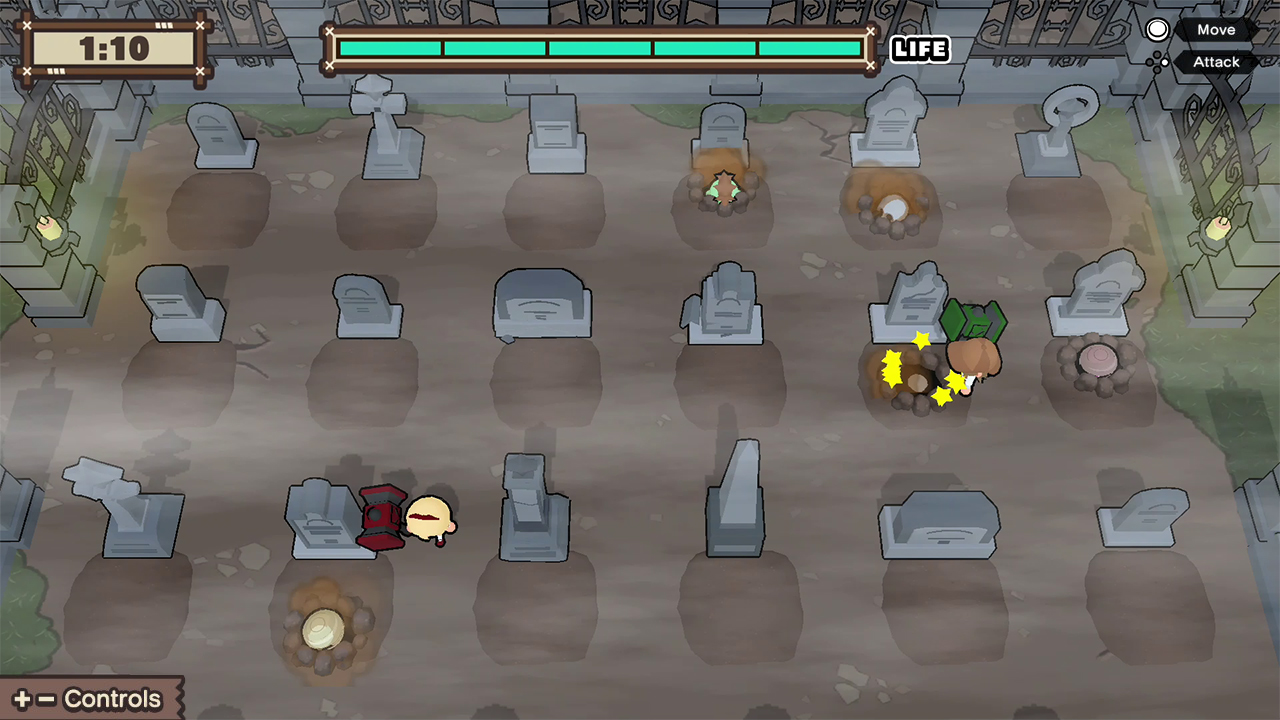Click the Attack label

(x=1215, y=62)
